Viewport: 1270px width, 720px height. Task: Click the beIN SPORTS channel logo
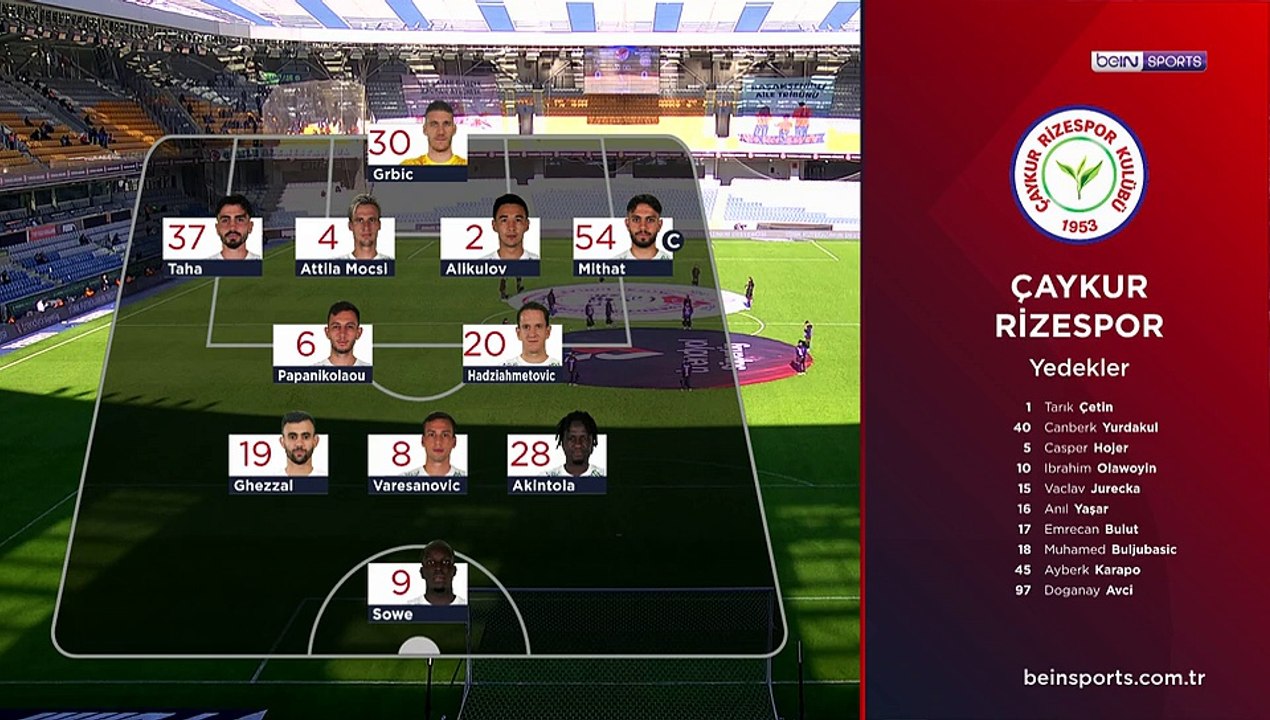(x=1148, y=61)
